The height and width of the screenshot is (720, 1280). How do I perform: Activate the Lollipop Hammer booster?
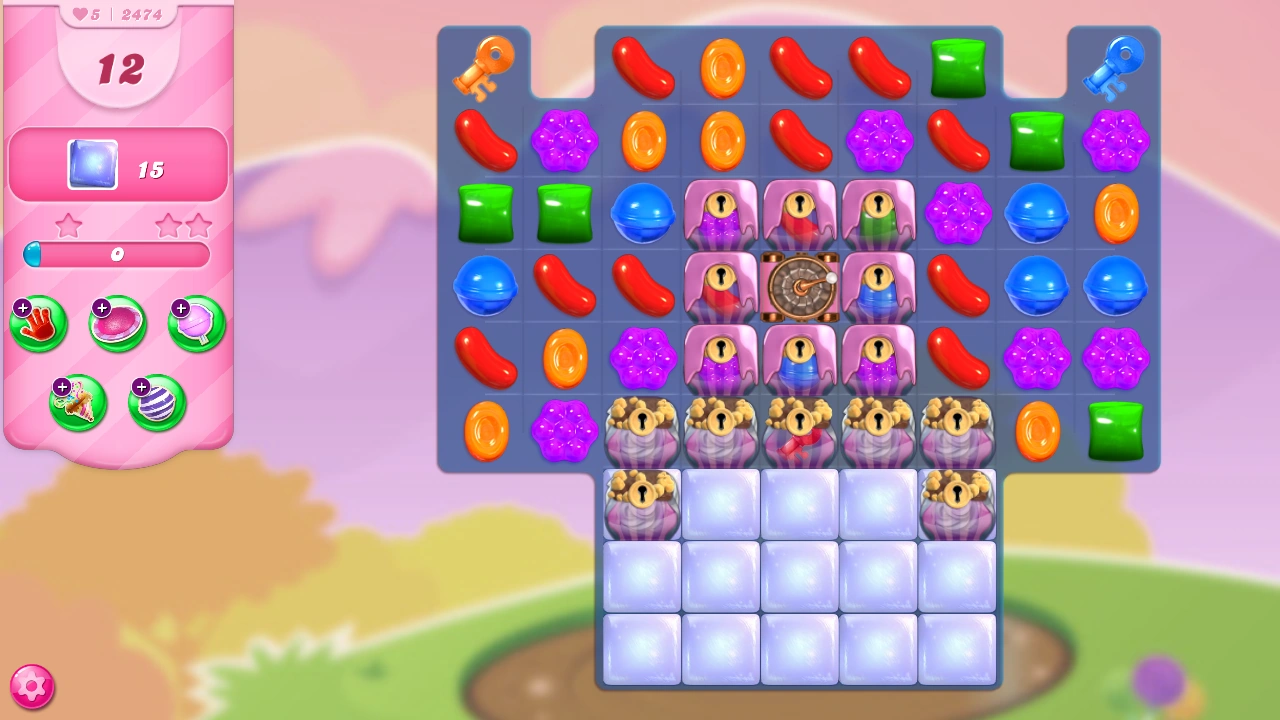[195, 323]
